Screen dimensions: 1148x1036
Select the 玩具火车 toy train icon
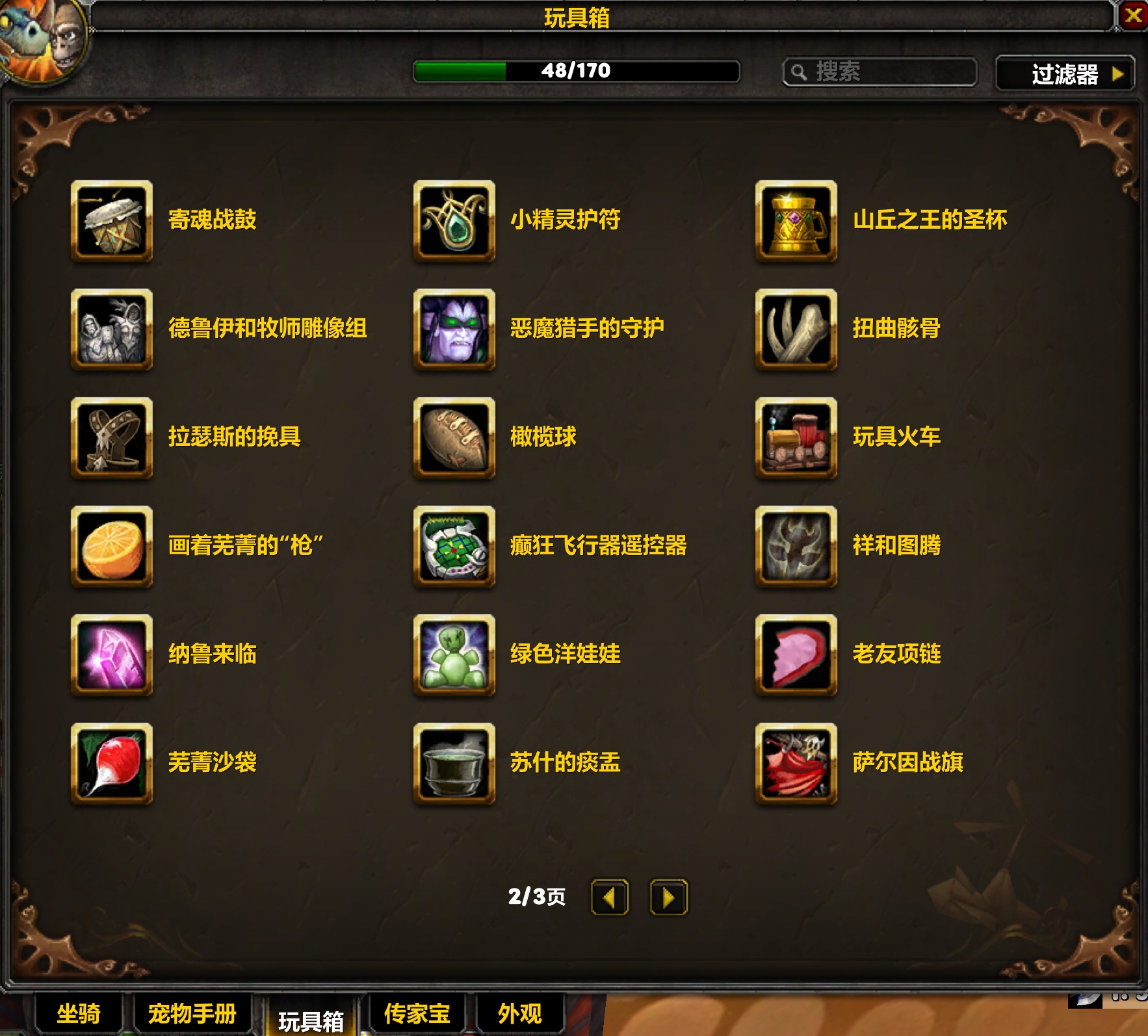pos(794,438)
